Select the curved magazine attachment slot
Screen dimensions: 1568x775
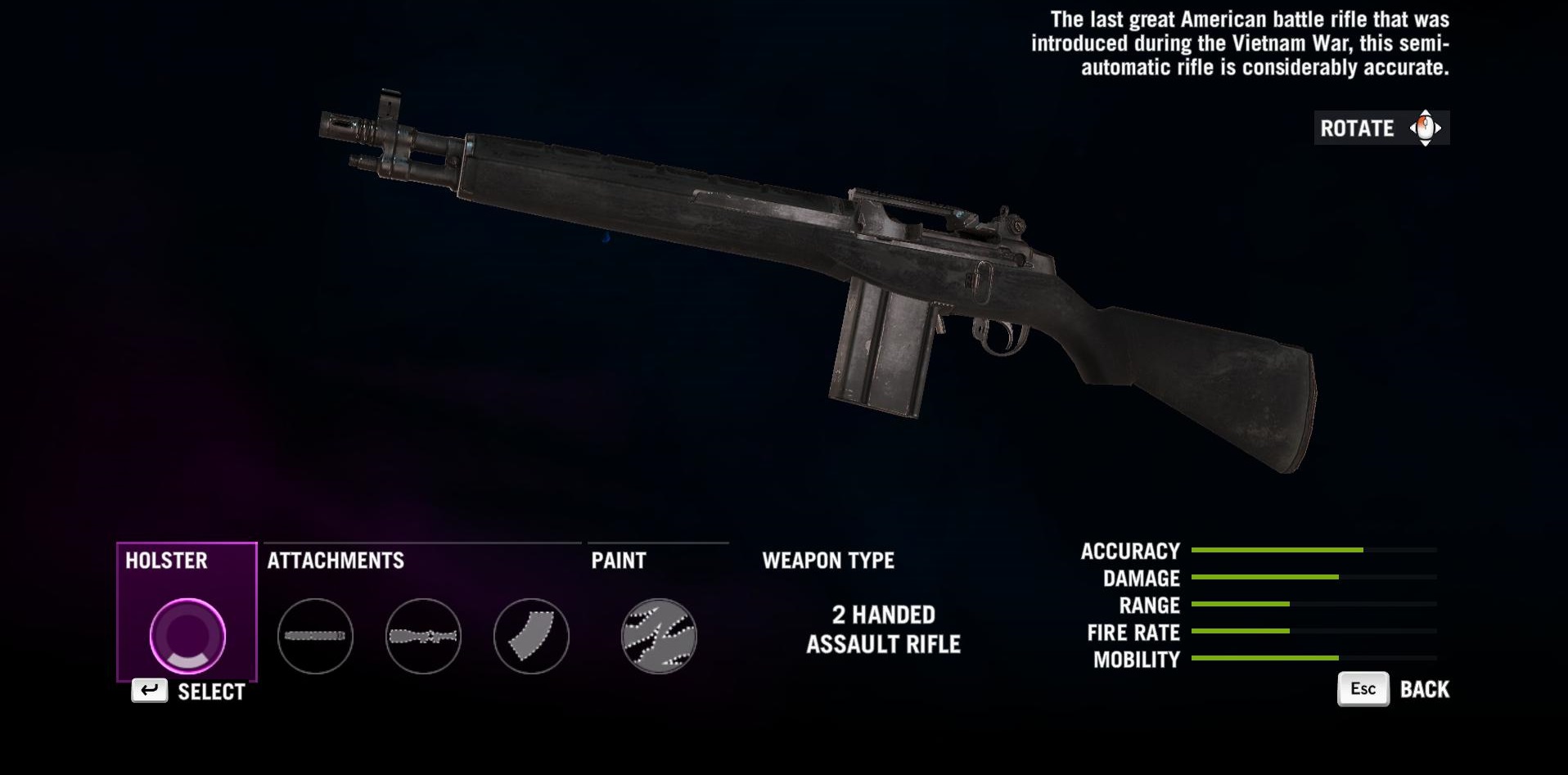tap(531, 636)
